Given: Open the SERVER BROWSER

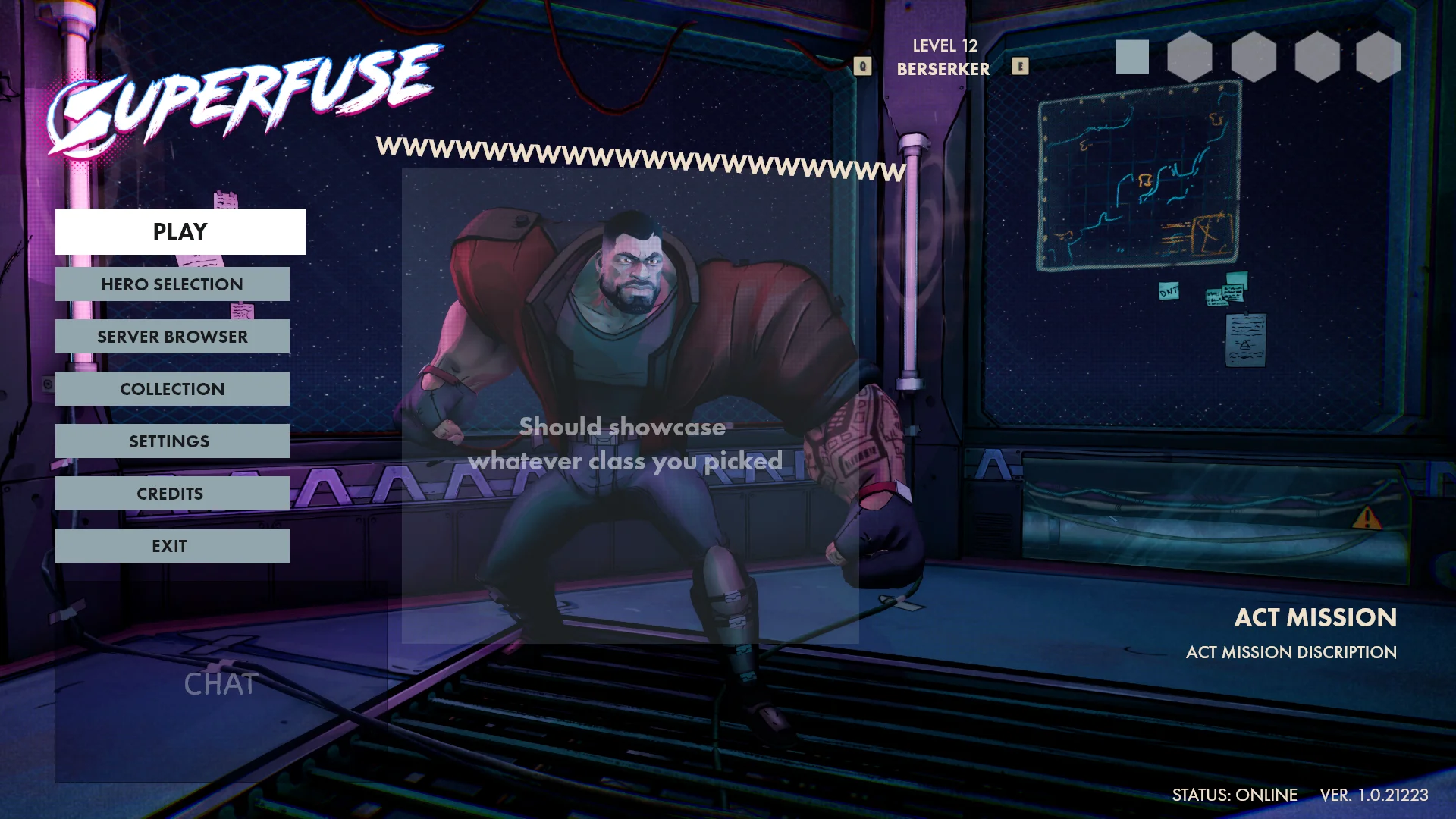Looking at the screenshot, I should pos(172,336).
